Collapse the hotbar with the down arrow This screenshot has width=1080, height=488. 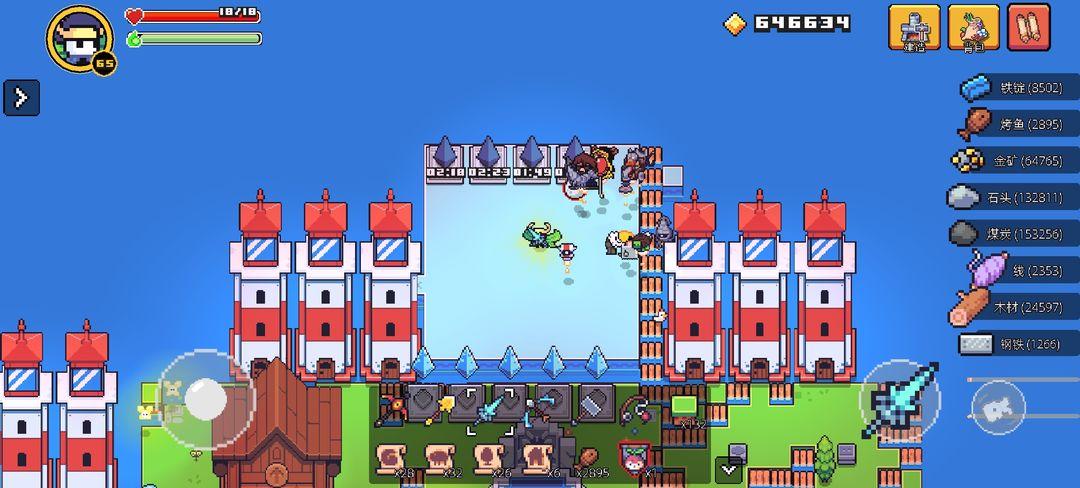coord(729,468)
